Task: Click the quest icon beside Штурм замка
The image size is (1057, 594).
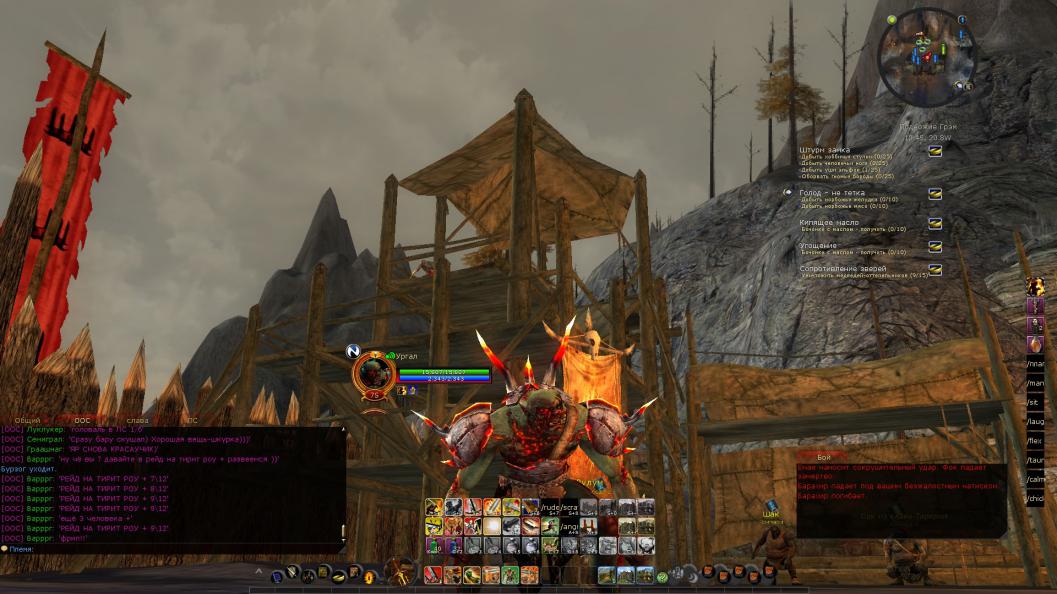Action: coord(935,151)
